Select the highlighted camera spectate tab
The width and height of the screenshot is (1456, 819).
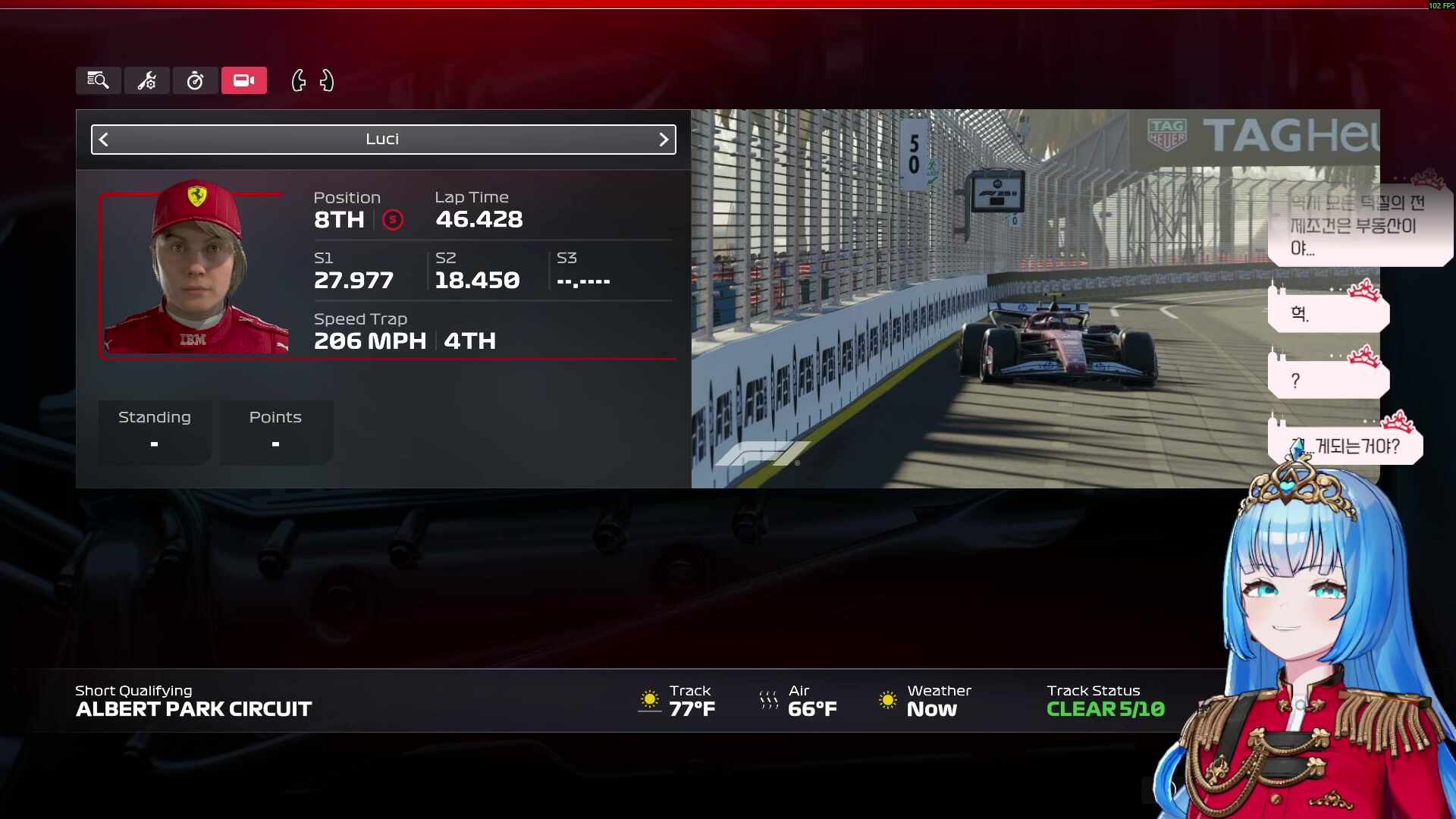tap(243, 80)
